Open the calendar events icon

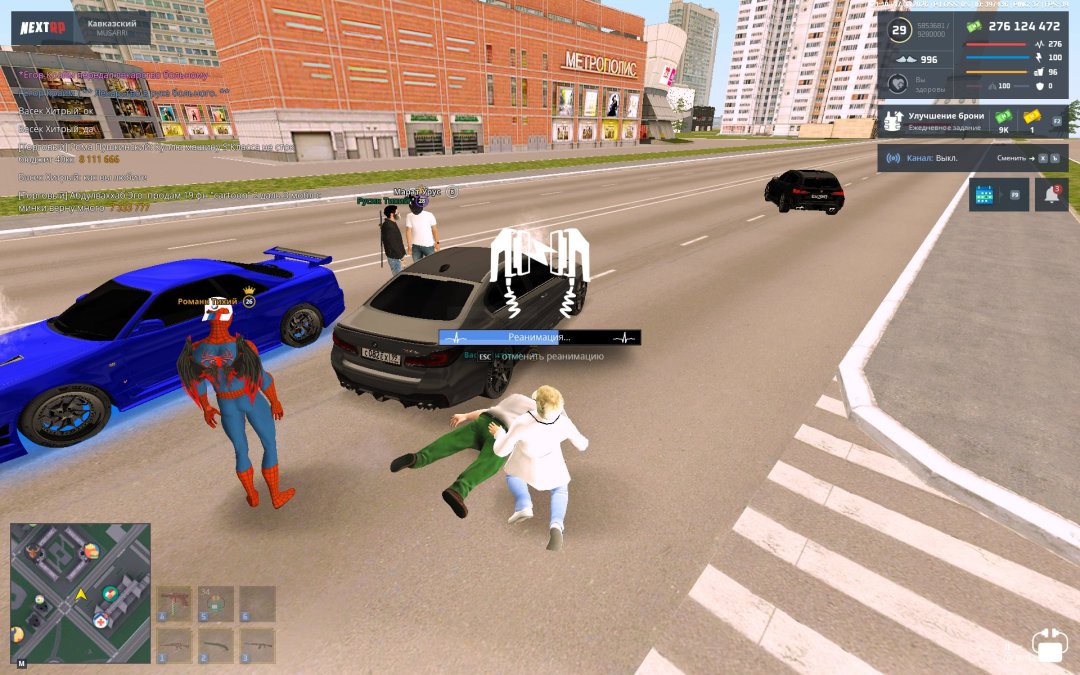pos(985,195)
